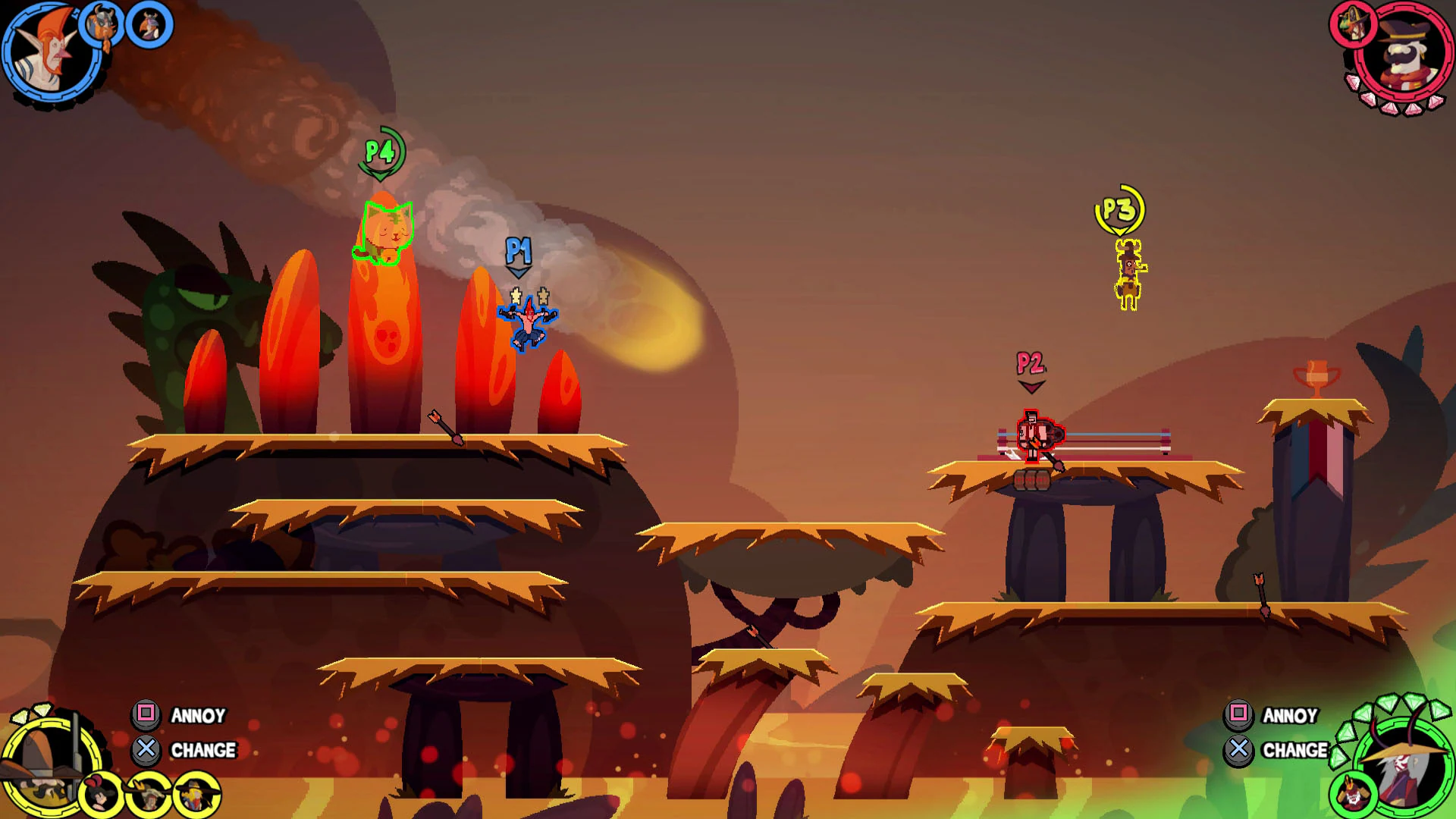Select the red-bow ghost swap icon bottom-left

(x=99, y=794)
